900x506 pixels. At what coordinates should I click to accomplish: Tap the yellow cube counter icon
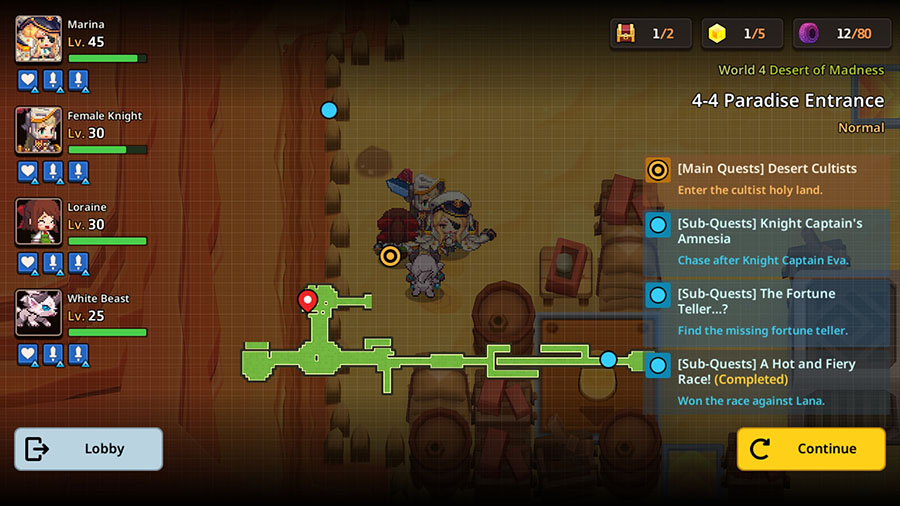tap(716, 34)
